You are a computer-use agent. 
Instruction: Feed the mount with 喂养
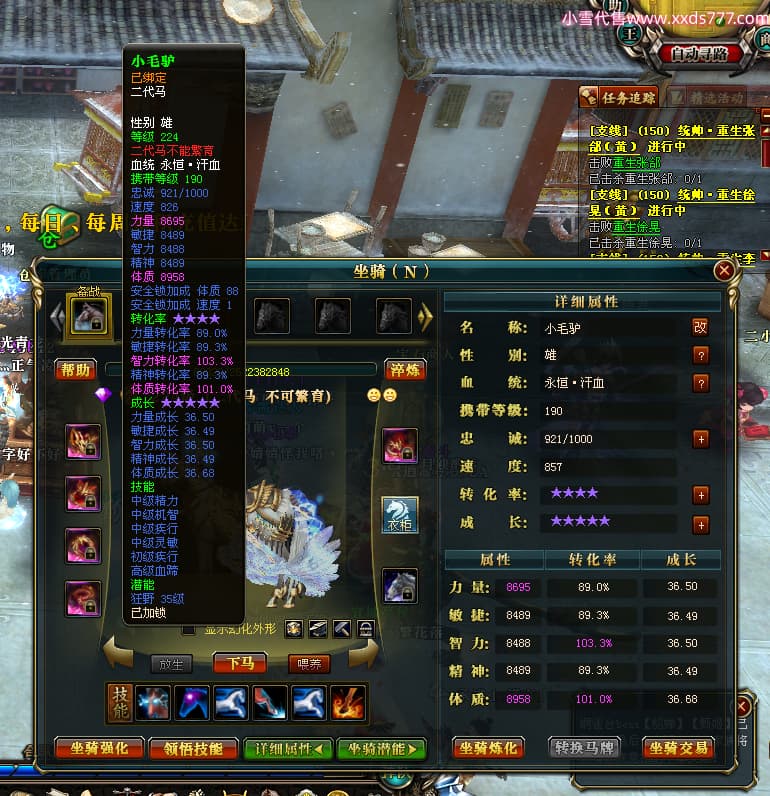[307, 663]
